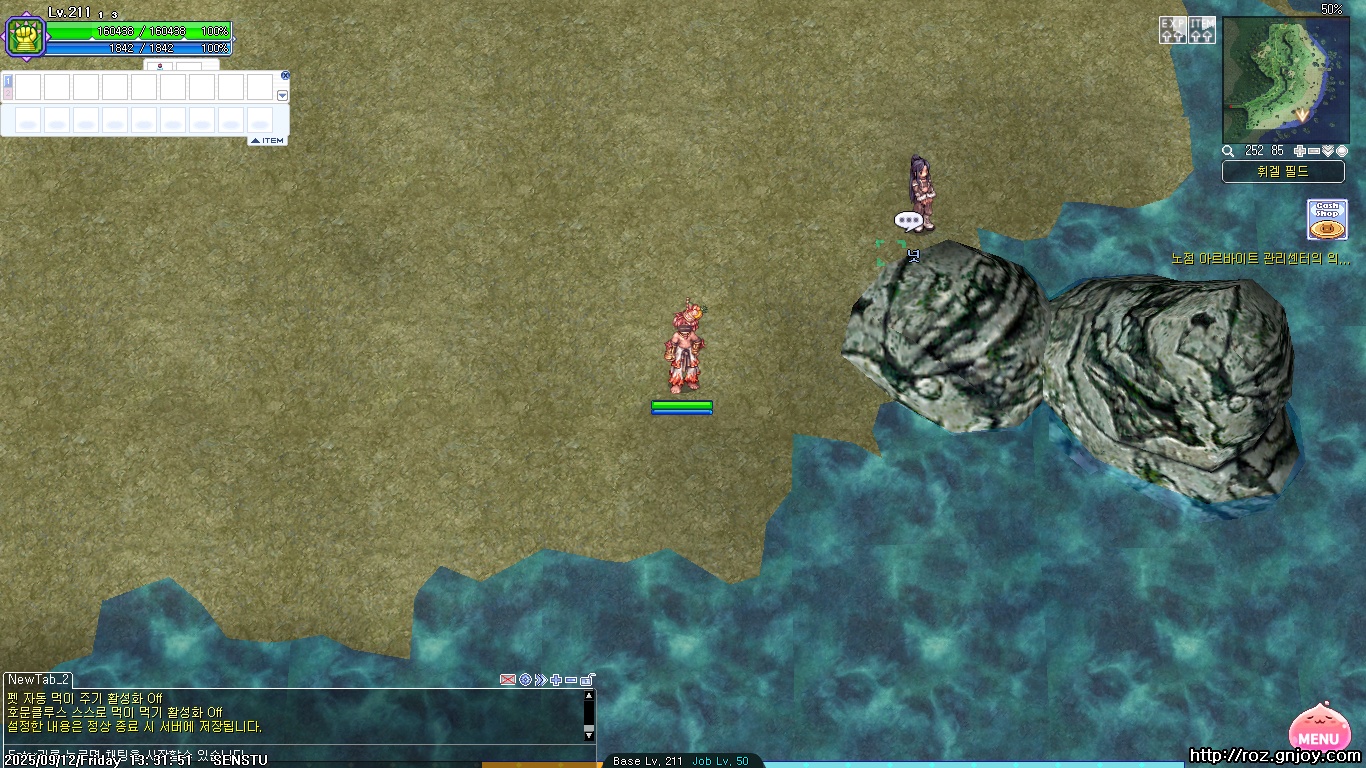Zoom out the minimap with the minus button
The height and width of the screenshot is (768, 1366).
[1314, 151]
